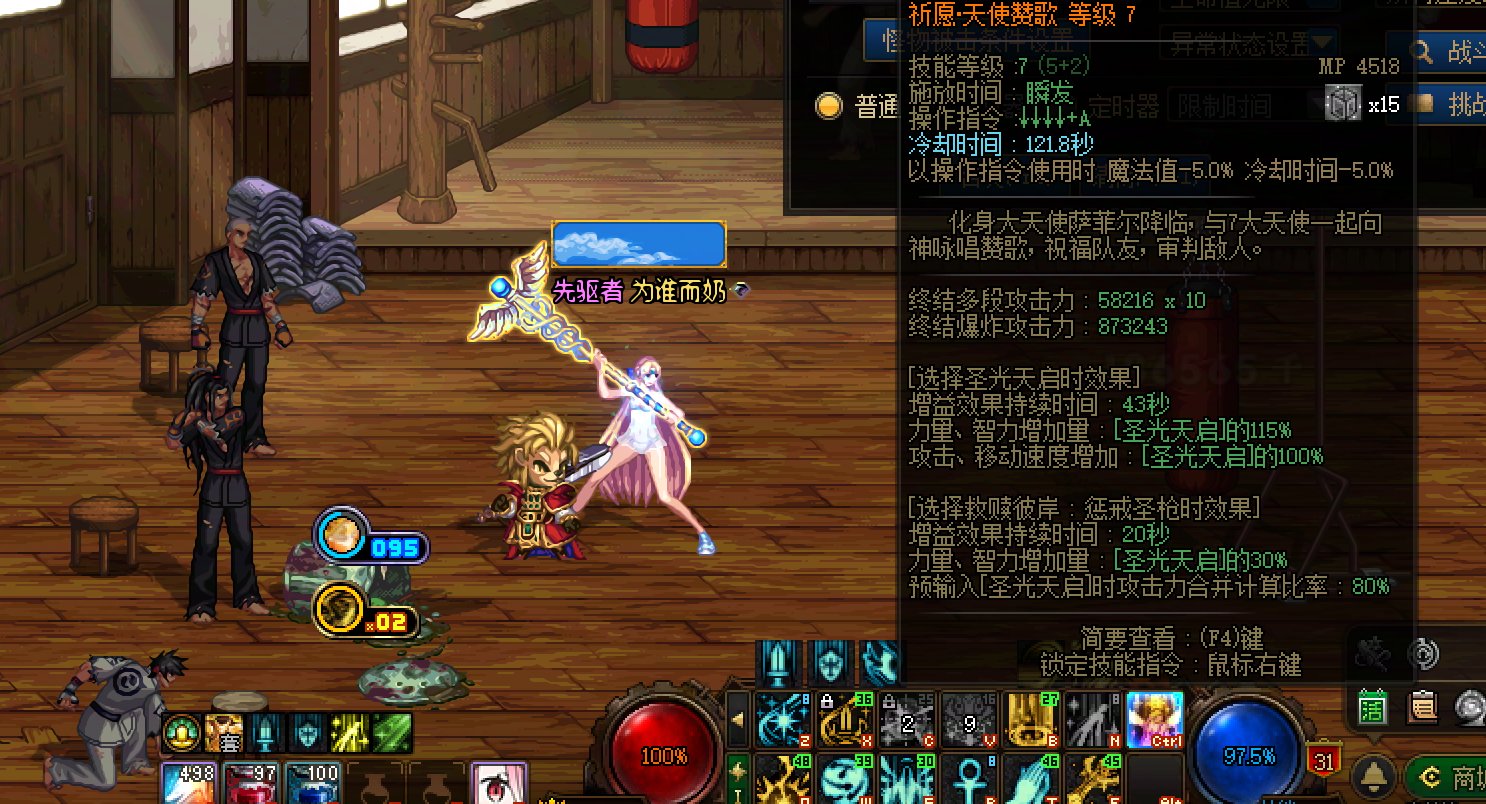Switch to the 挑战 tab on the right edge

(x=1462, y=103)
